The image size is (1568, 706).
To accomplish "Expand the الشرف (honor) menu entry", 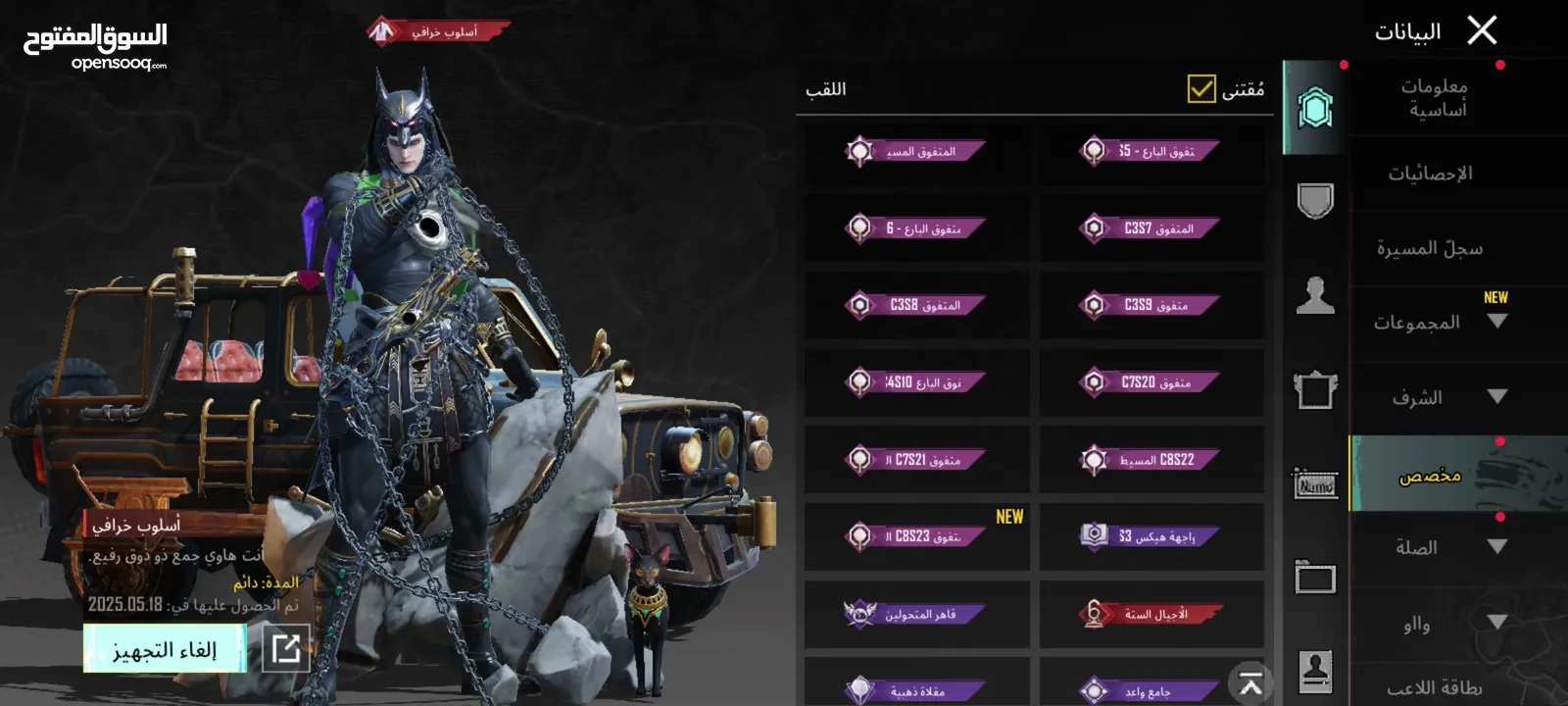I will (1437, 397).
